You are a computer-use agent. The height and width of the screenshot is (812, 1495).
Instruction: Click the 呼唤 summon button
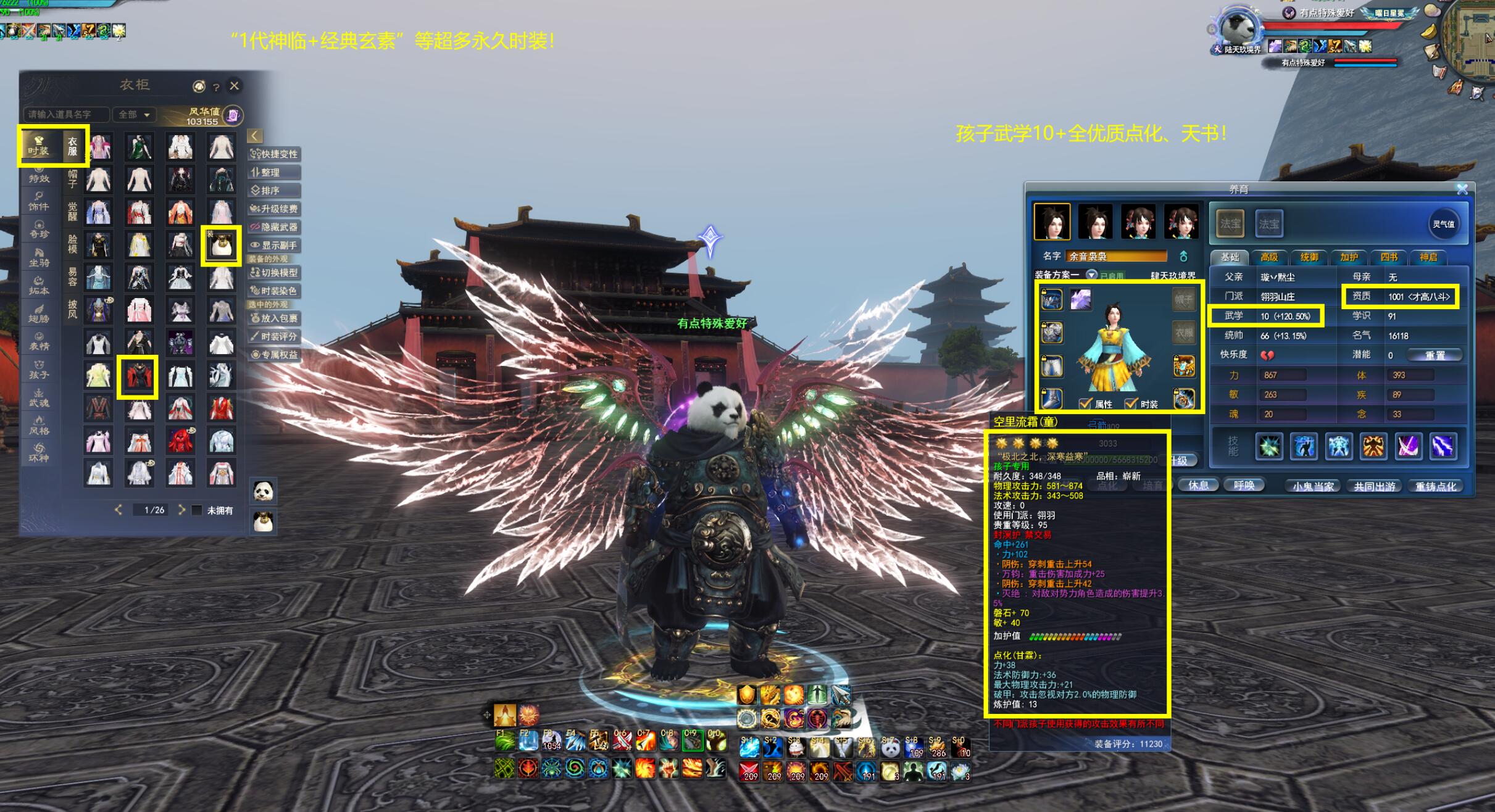[1244, 486]
